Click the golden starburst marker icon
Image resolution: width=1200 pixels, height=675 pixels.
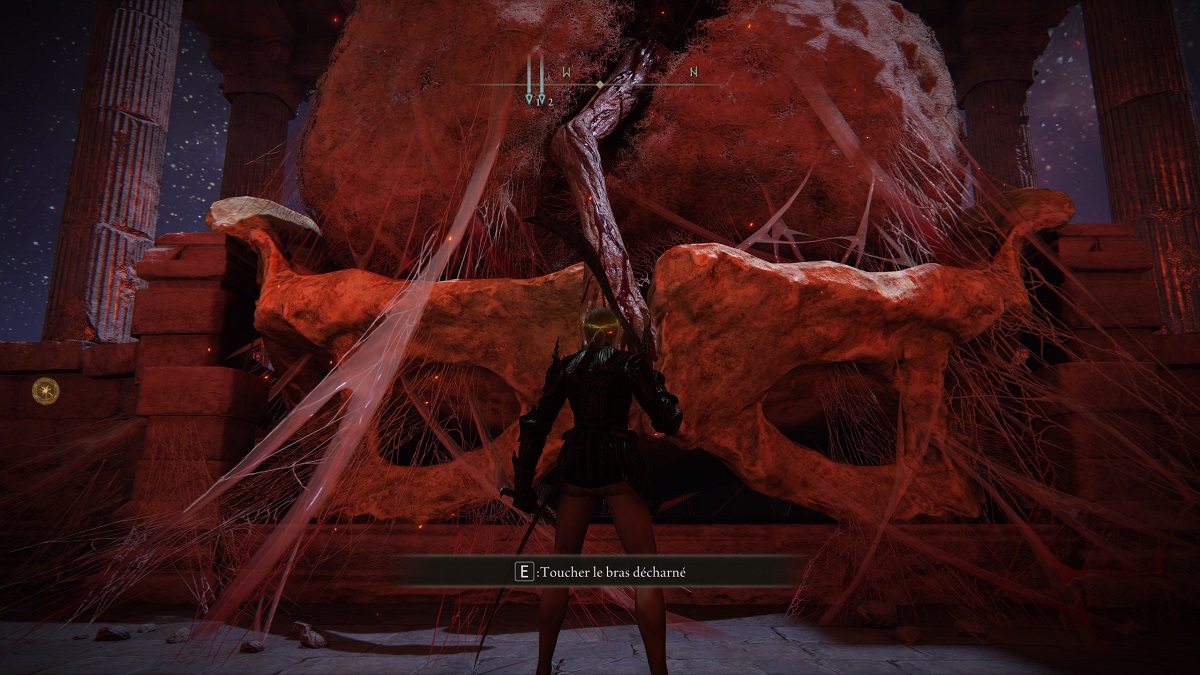(x=45, y=389)
